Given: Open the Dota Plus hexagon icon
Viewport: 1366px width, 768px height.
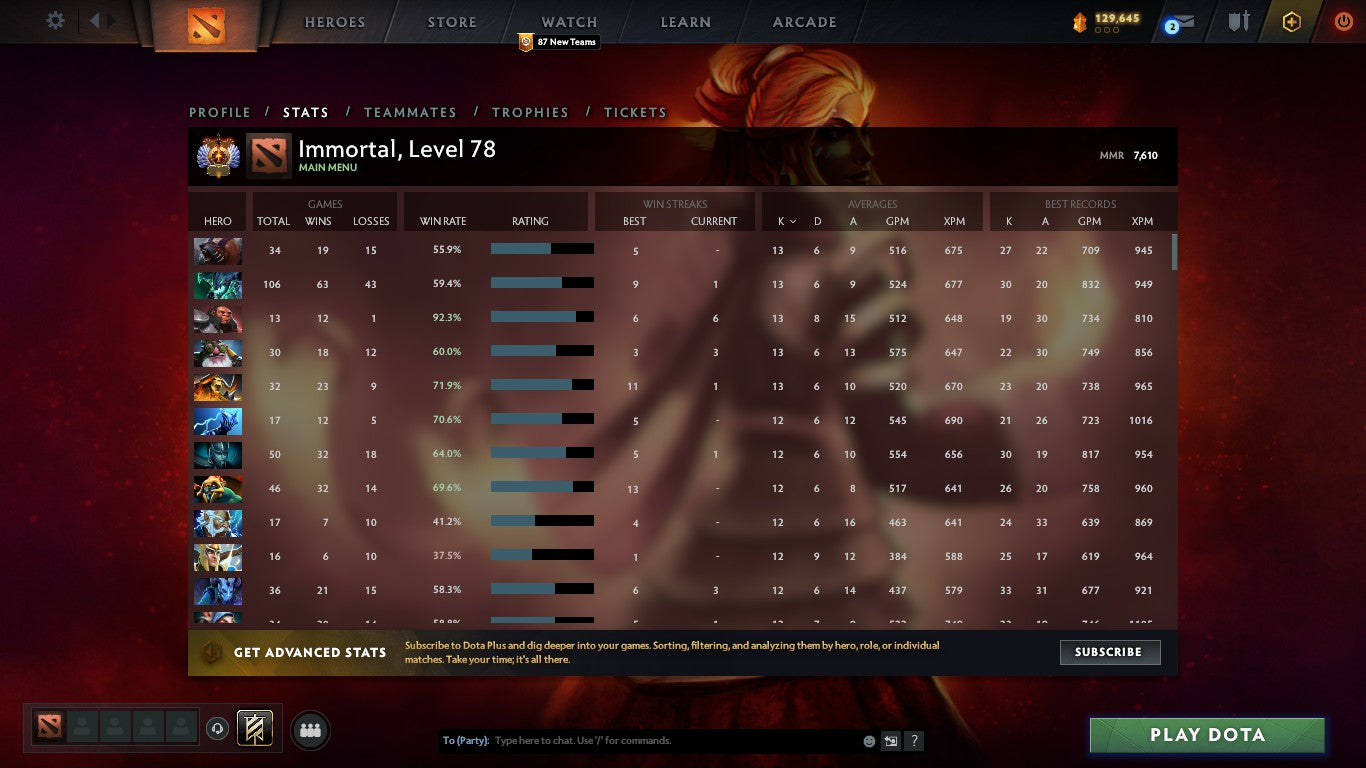Looking at the screenshot, I should tap(1291, 20).
